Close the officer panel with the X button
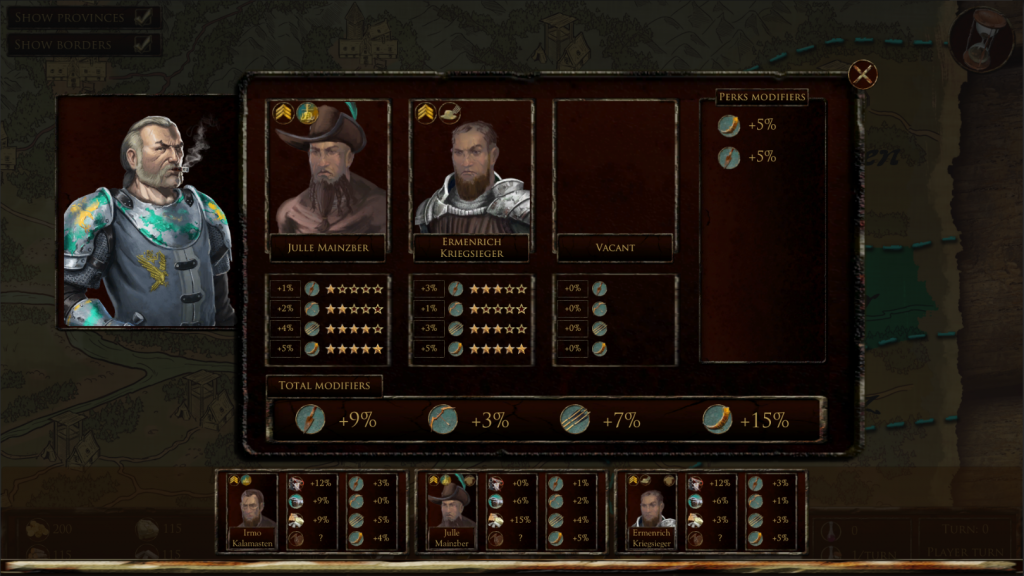This screenshot has width=1024, height=576. coord(862,74)
